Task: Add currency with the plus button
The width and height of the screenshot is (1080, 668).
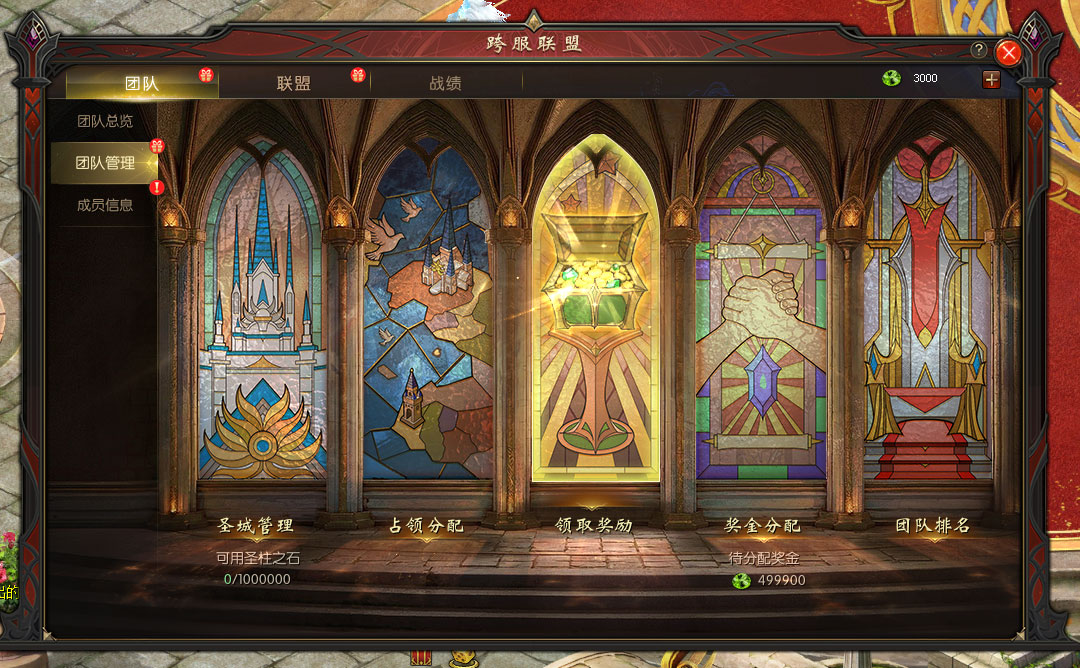Action: (x=991, y=79)
